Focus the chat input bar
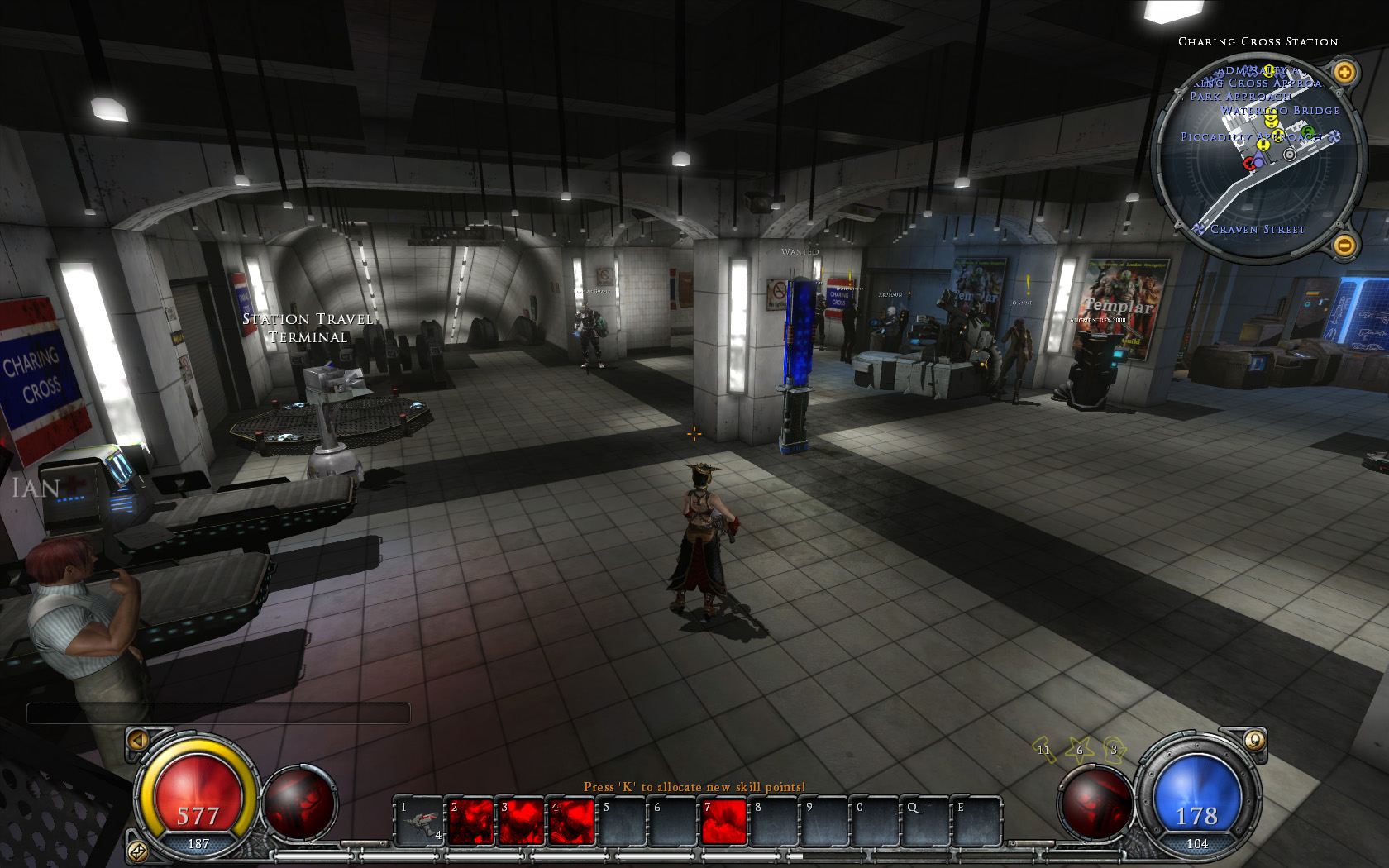The height and width of the screenshot is (868, 1389). coord(218,713)
